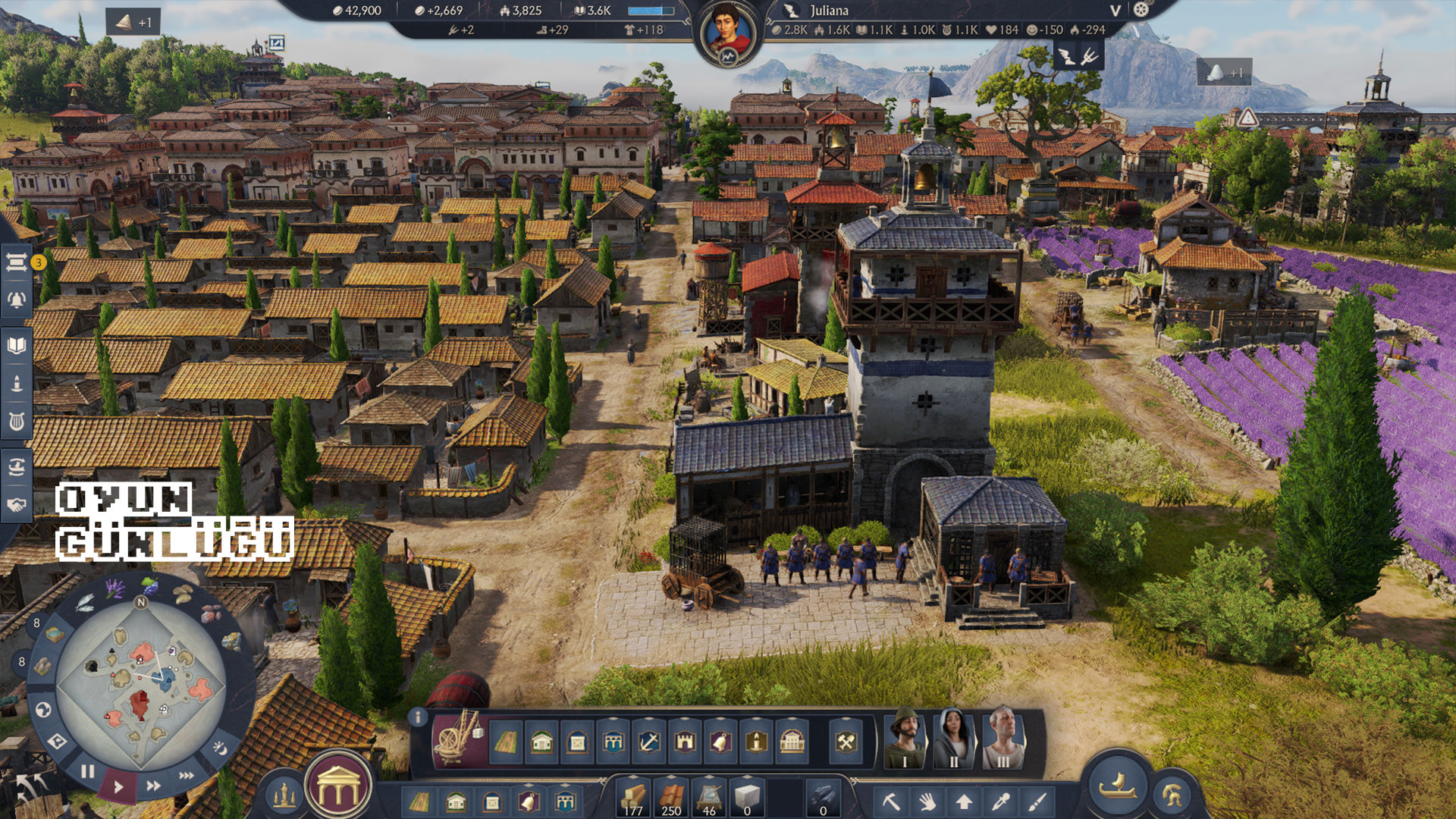
Task: Activate the eyedropper copy tool
Action: pyautogui.click(x=1001, y=801)
